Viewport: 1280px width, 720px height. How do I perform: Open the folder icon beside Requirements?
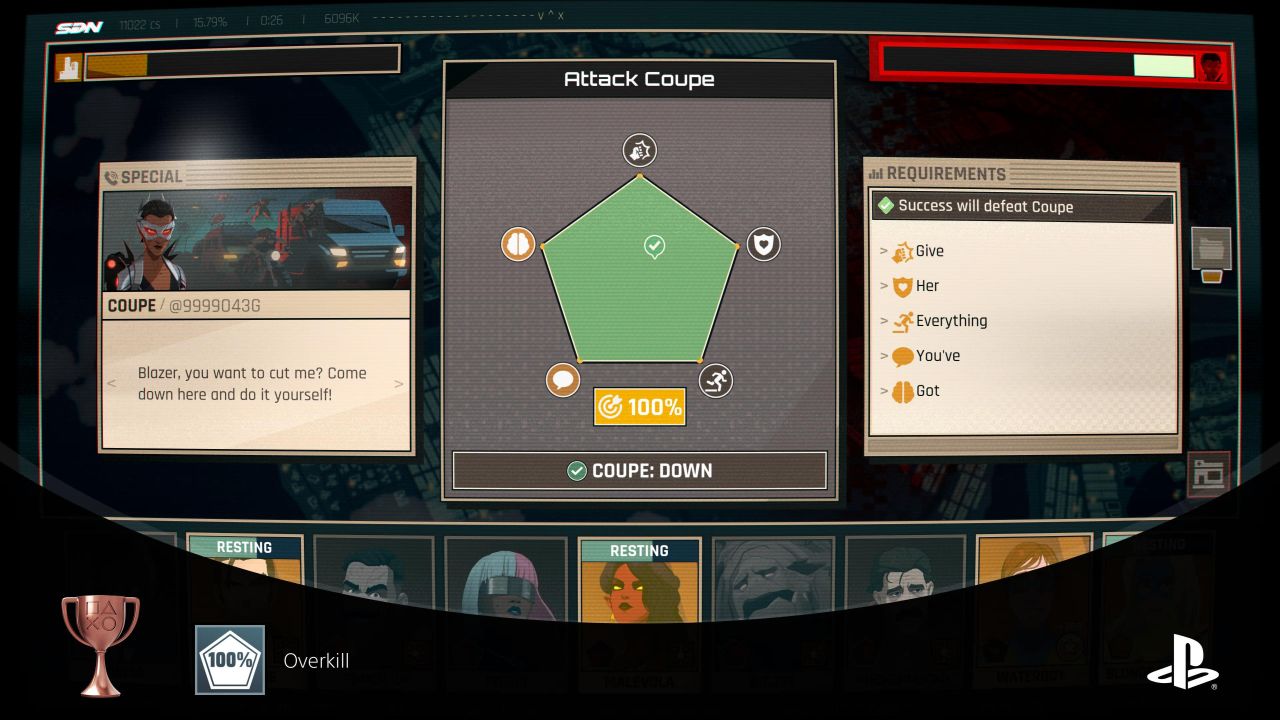coord(1211,249)
